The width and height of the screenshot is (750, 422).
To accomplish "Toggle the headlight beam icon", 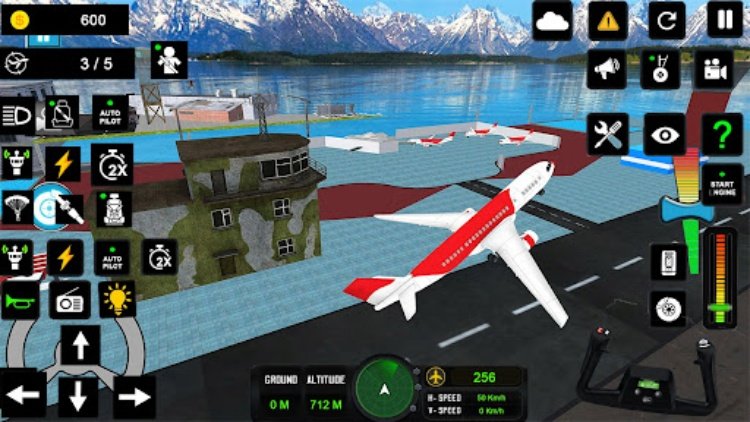I will tap(17, 113).
